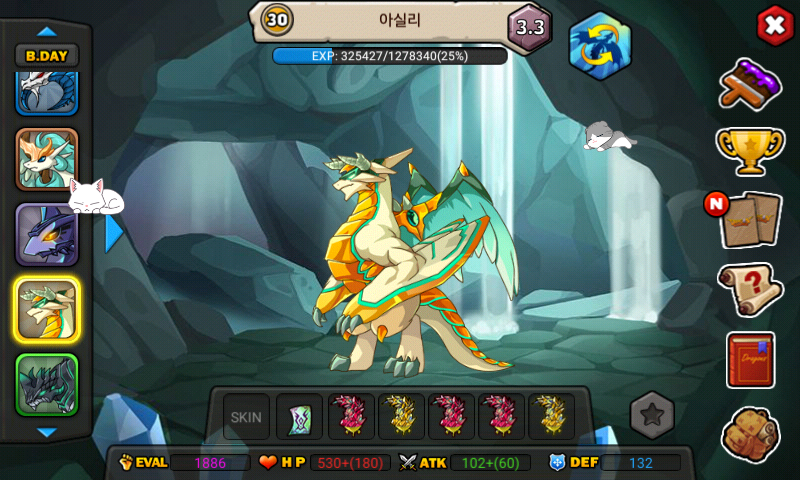Select the green-bordered black dragon thumbnail

pyautogui.click(x=47, y=385)
